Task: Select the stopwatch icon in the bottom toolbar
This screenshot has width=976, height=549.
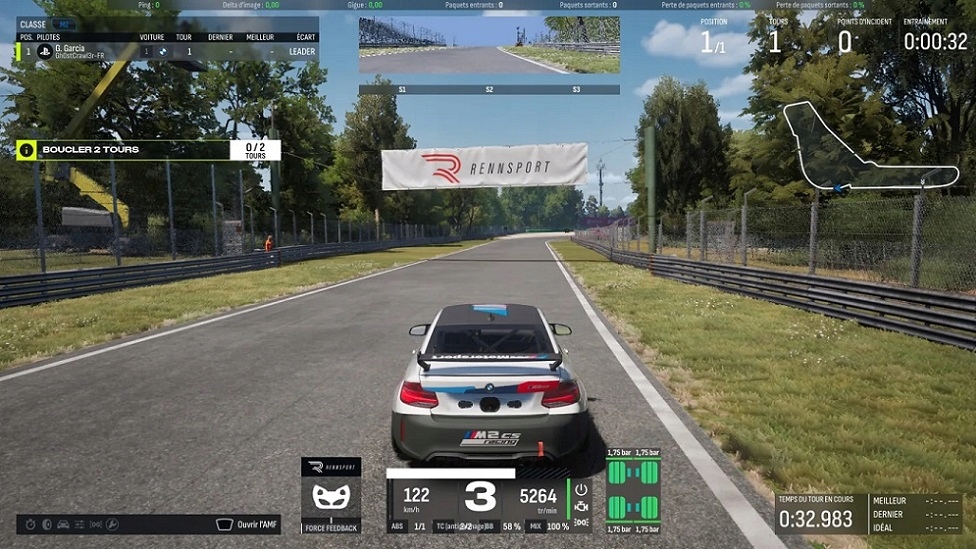Action: pos(31,524)
